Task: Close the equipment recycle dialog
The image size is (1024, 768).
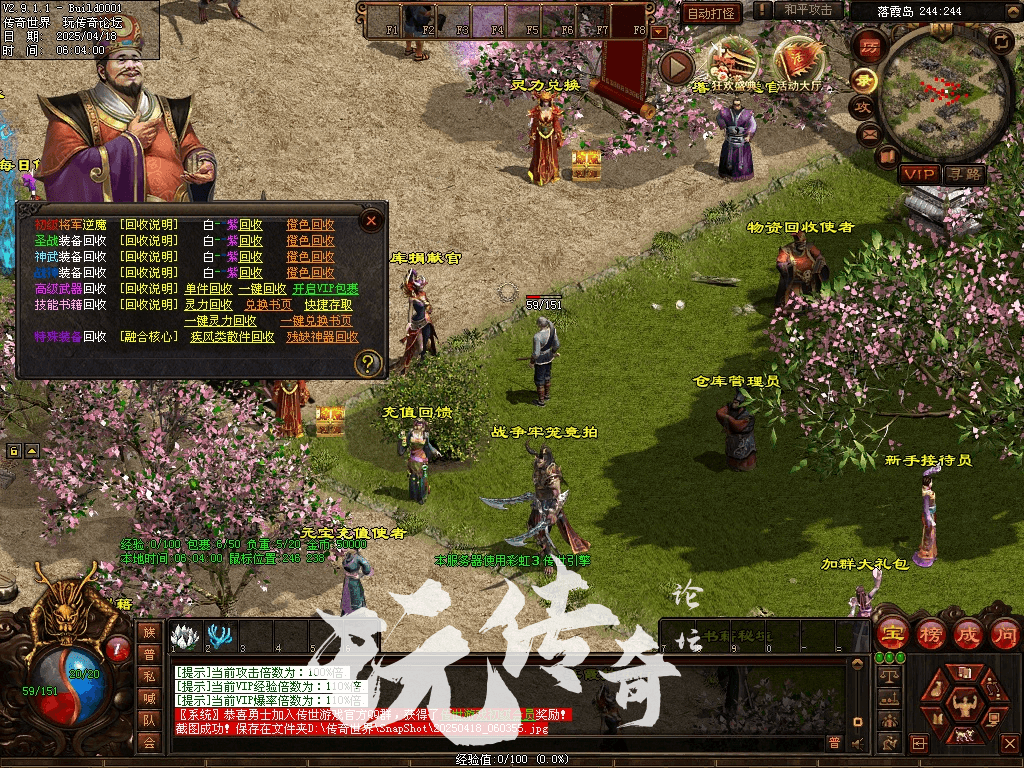Action: tap(371, 220)
